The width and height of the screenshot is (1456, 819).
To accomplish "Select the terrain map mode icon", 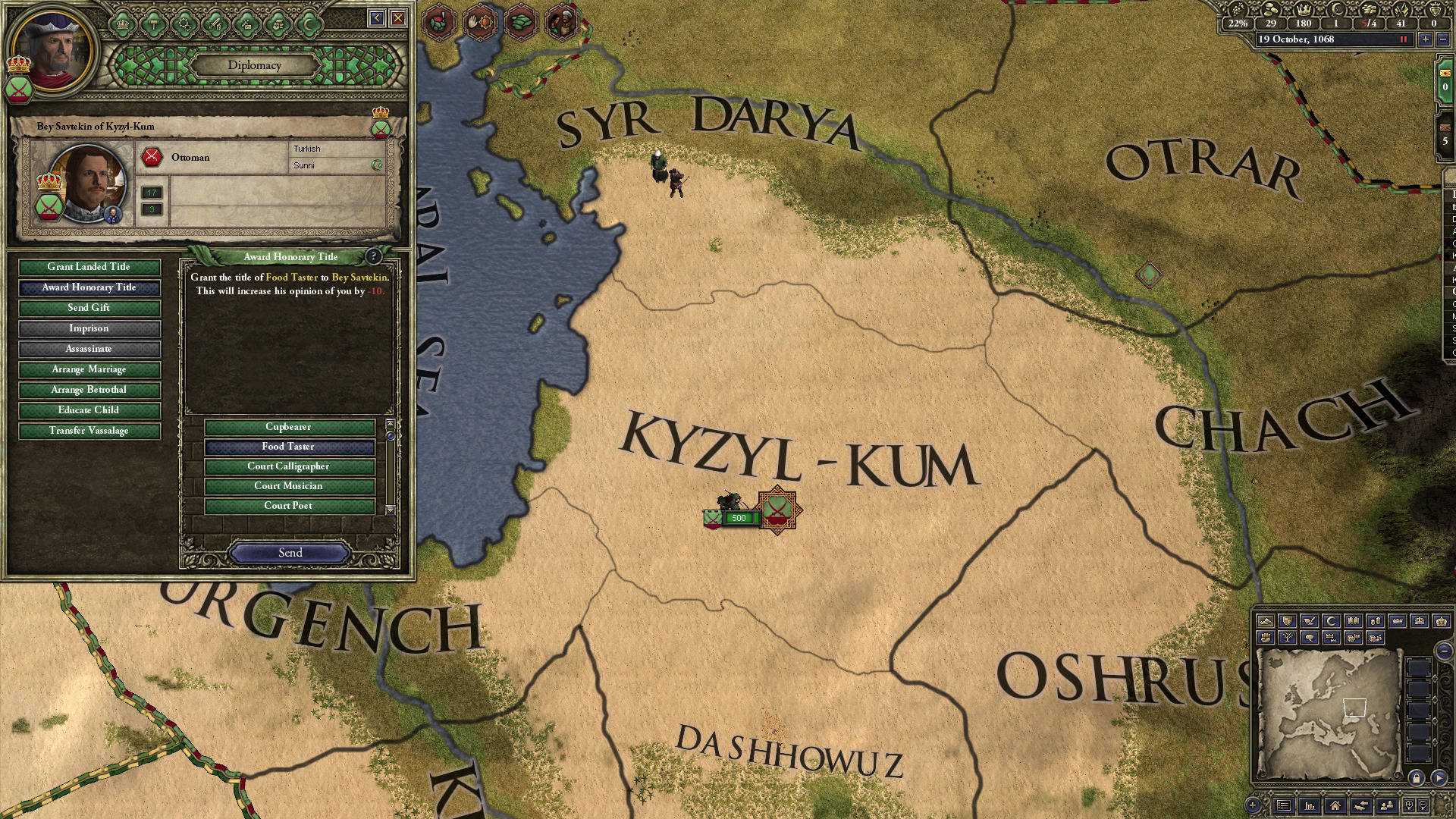I will 1266,622.
